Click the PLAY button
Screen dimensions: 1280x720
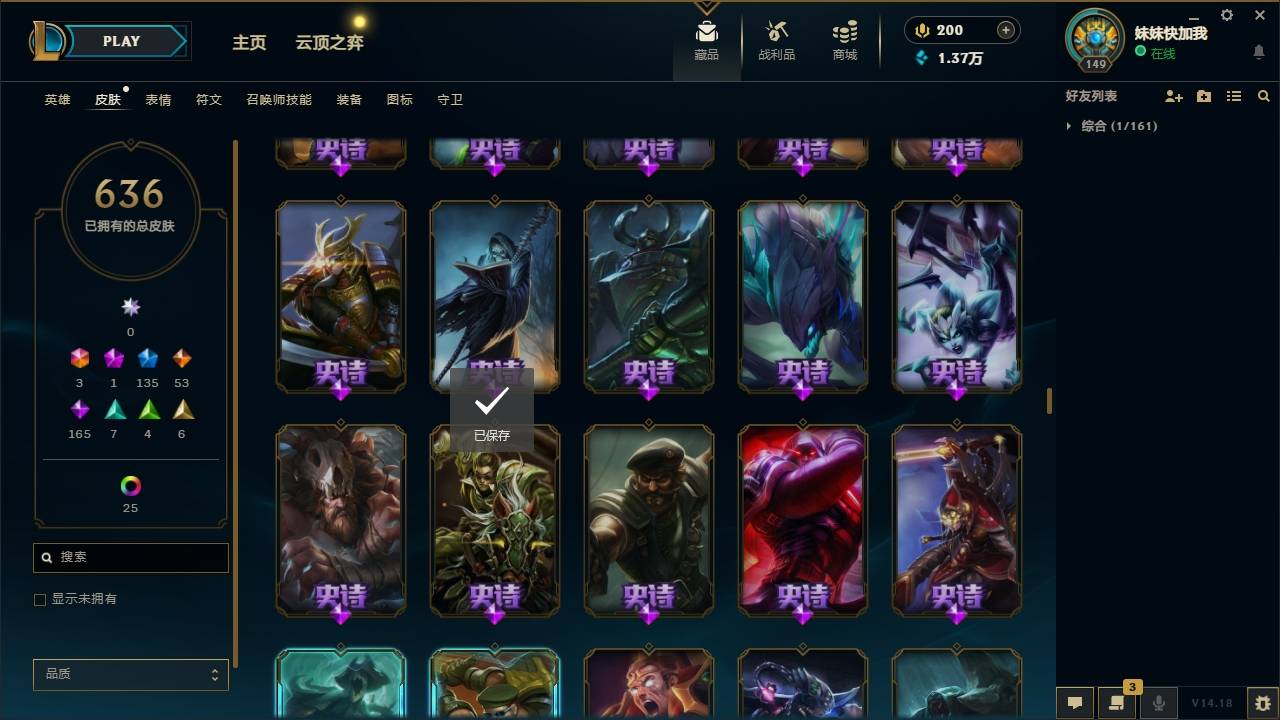[x=121, y=41]
